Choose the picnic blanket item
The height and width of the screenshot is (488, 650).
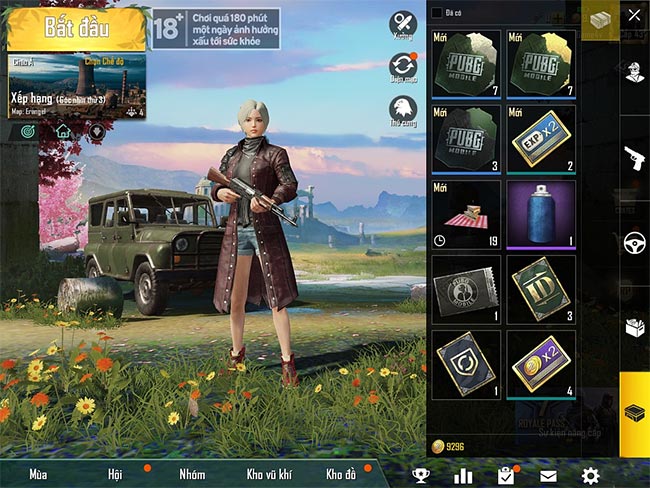(x=466, y=215)
